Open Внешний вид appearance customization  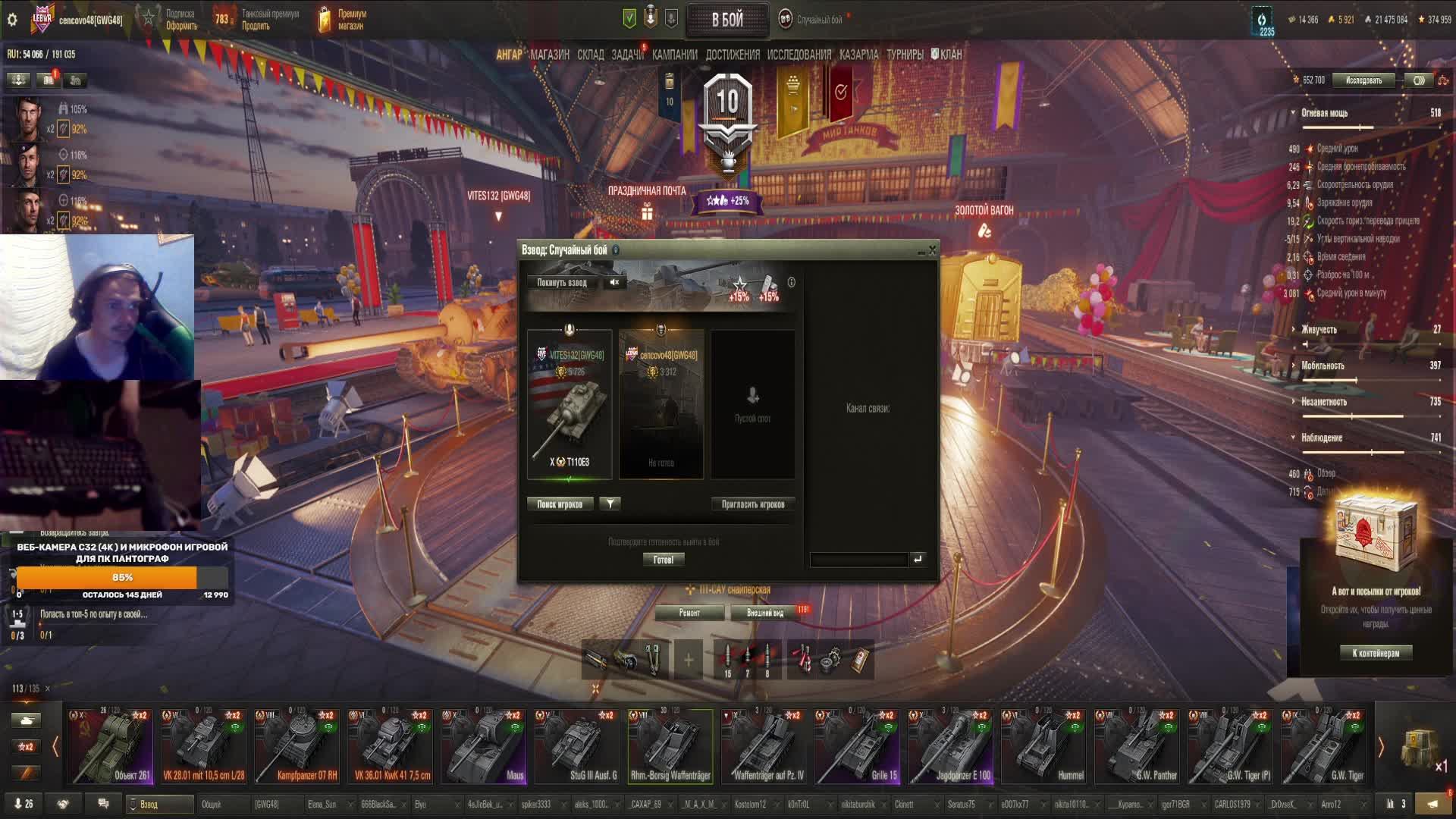tap(765, 613)
